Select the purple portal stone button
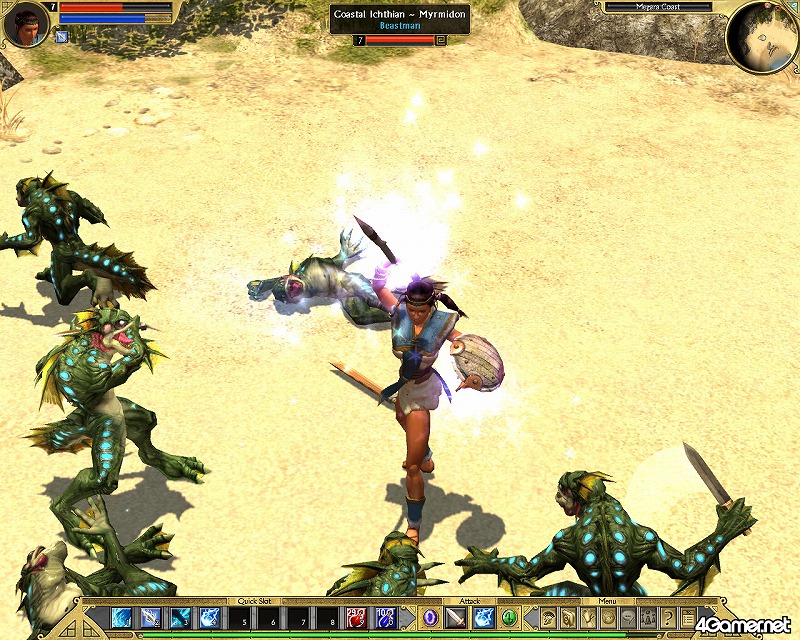Screen dimensions: 800x640 coord(430,618)
